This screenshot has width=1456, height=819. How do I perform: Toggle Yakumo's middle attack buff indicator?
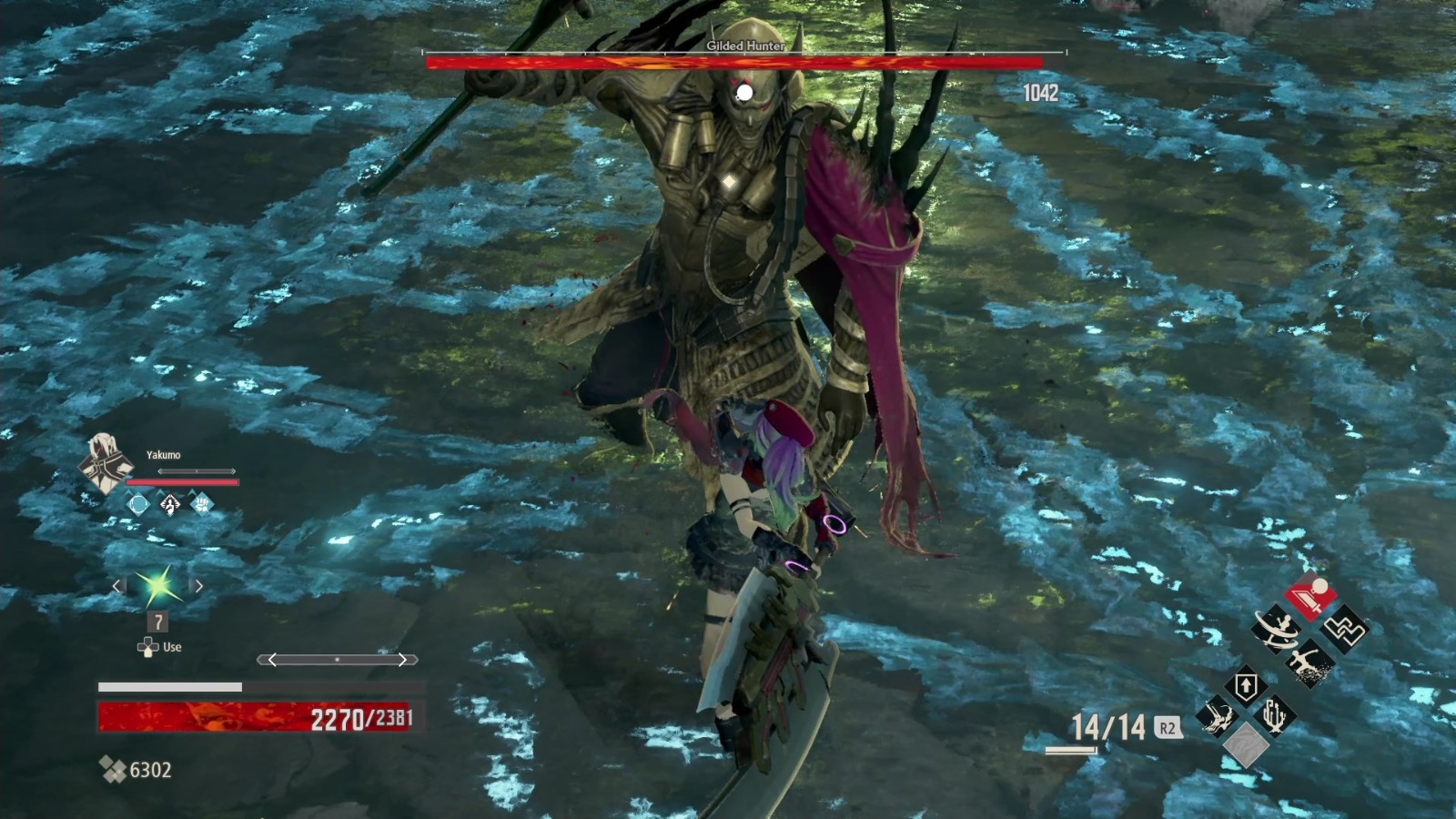[x=169, y=504]
